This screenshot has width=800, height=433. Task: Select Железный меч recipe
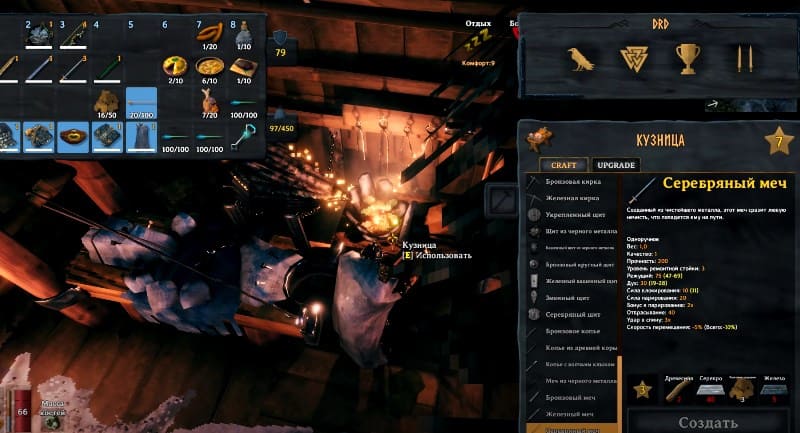click(x=573, y=413)
